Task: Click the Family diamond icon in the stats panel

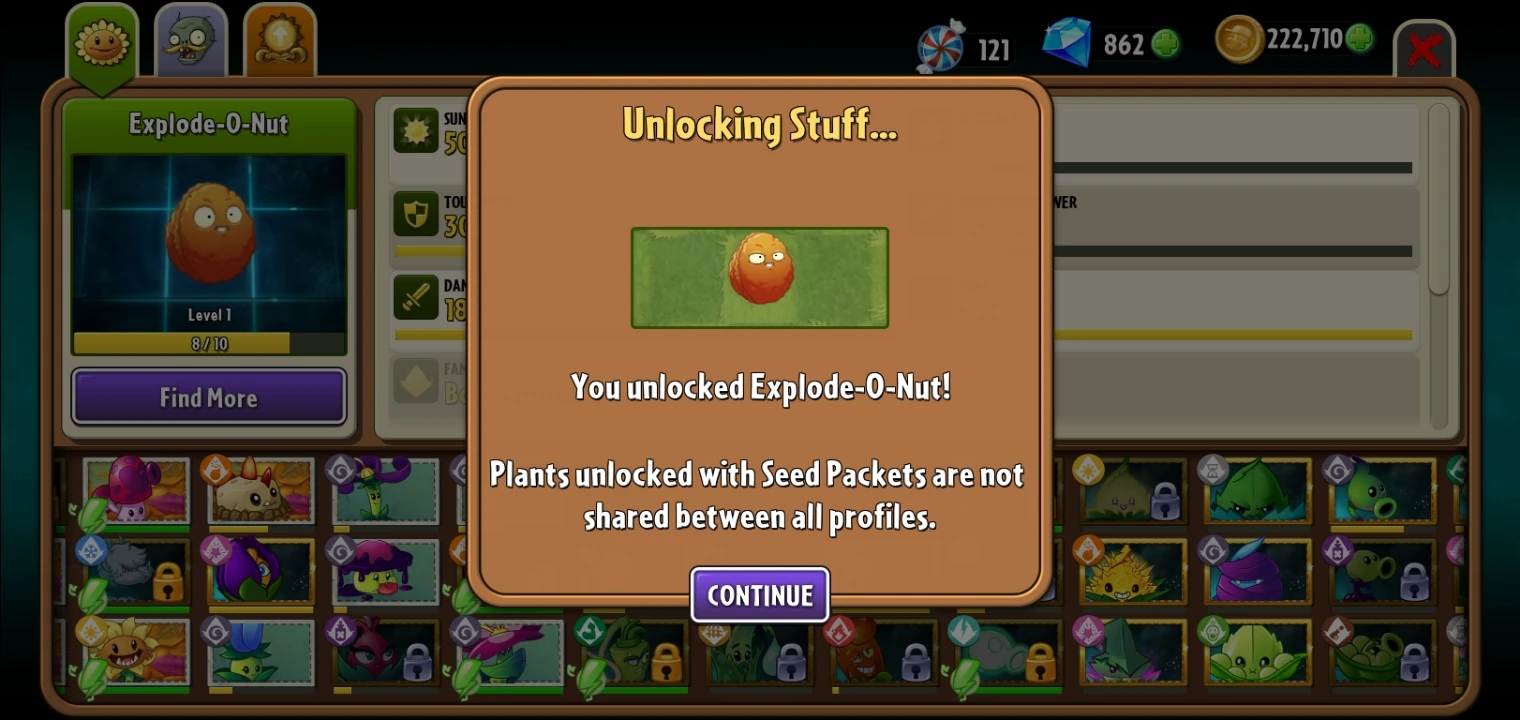Action: (417, 378)
